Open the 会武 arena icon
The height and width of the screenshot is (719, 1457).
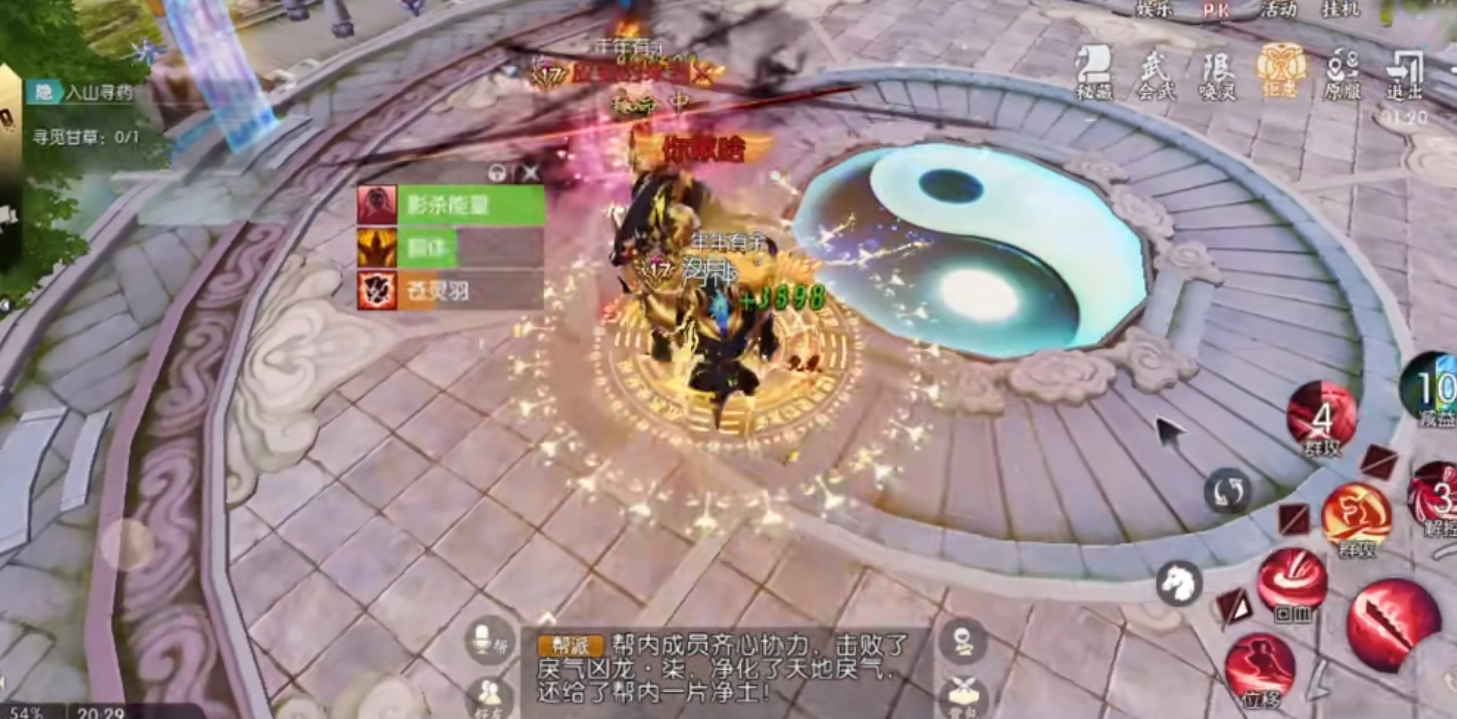1155,72
